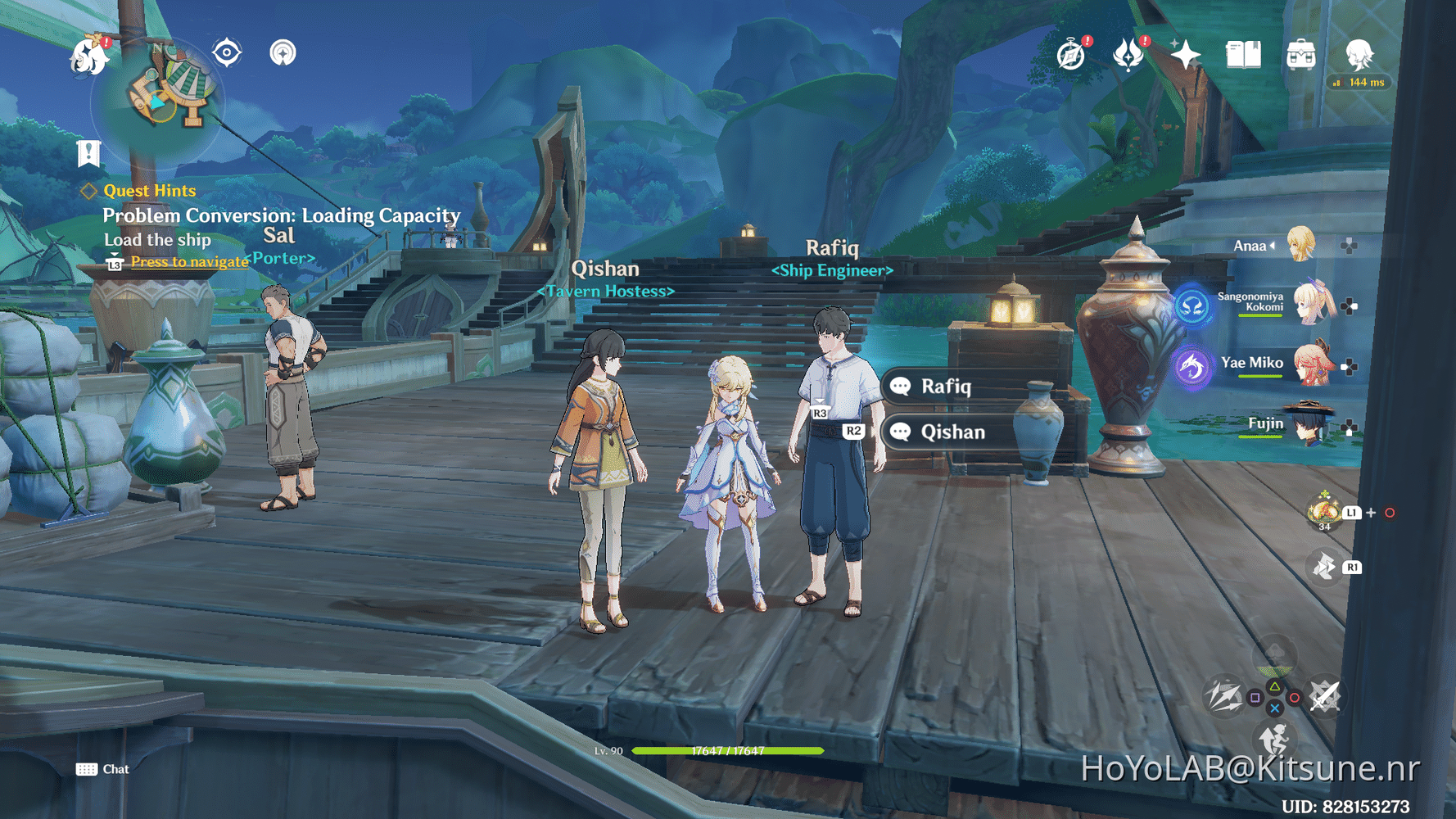1456x819 pixels.
Task: Open the events compass icon
Action: point(1070,55)
